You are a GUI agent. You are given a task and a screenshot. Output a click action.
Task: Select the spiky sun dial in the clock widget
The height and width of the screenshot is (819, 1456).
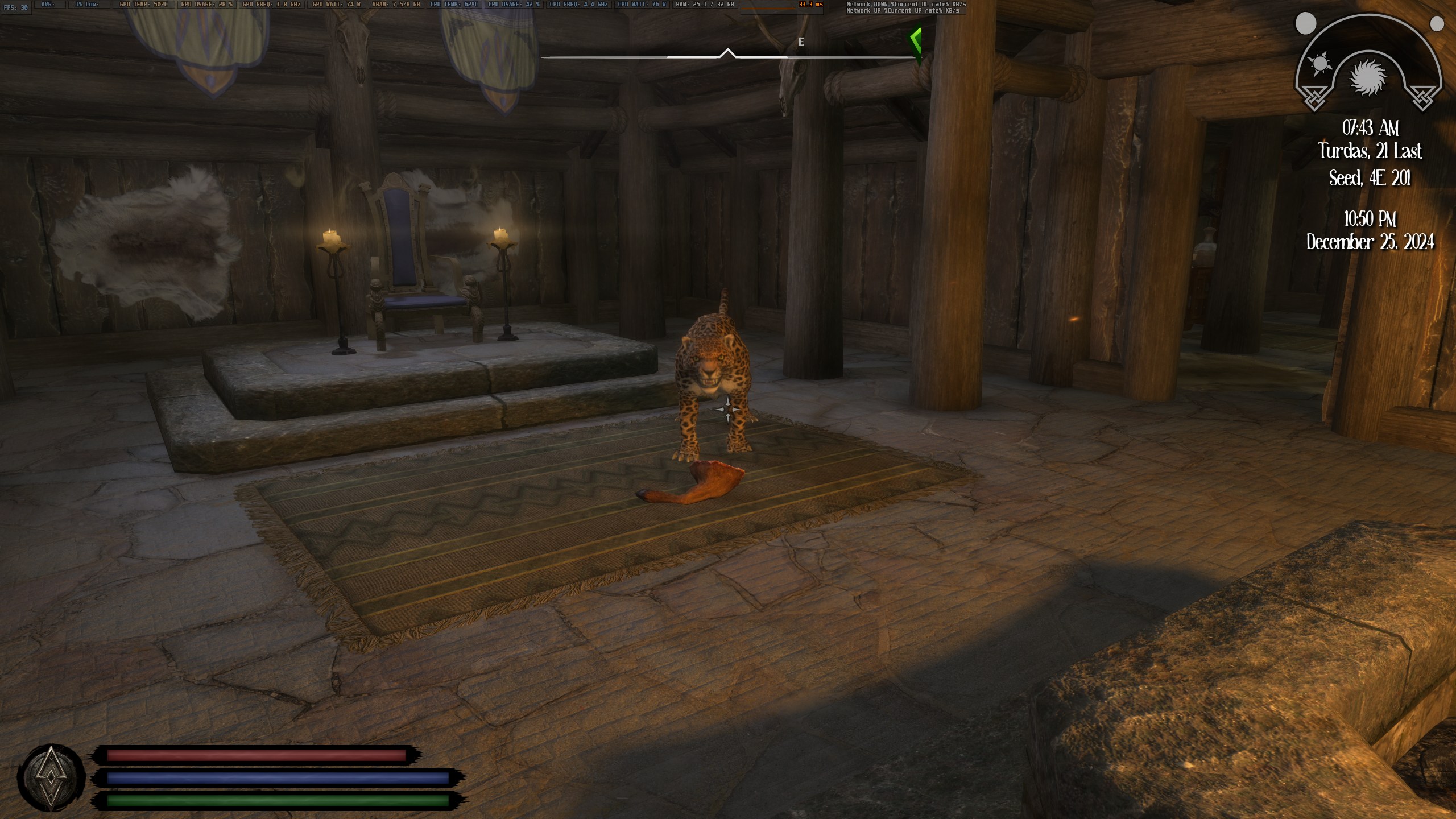click(1368, 77)
